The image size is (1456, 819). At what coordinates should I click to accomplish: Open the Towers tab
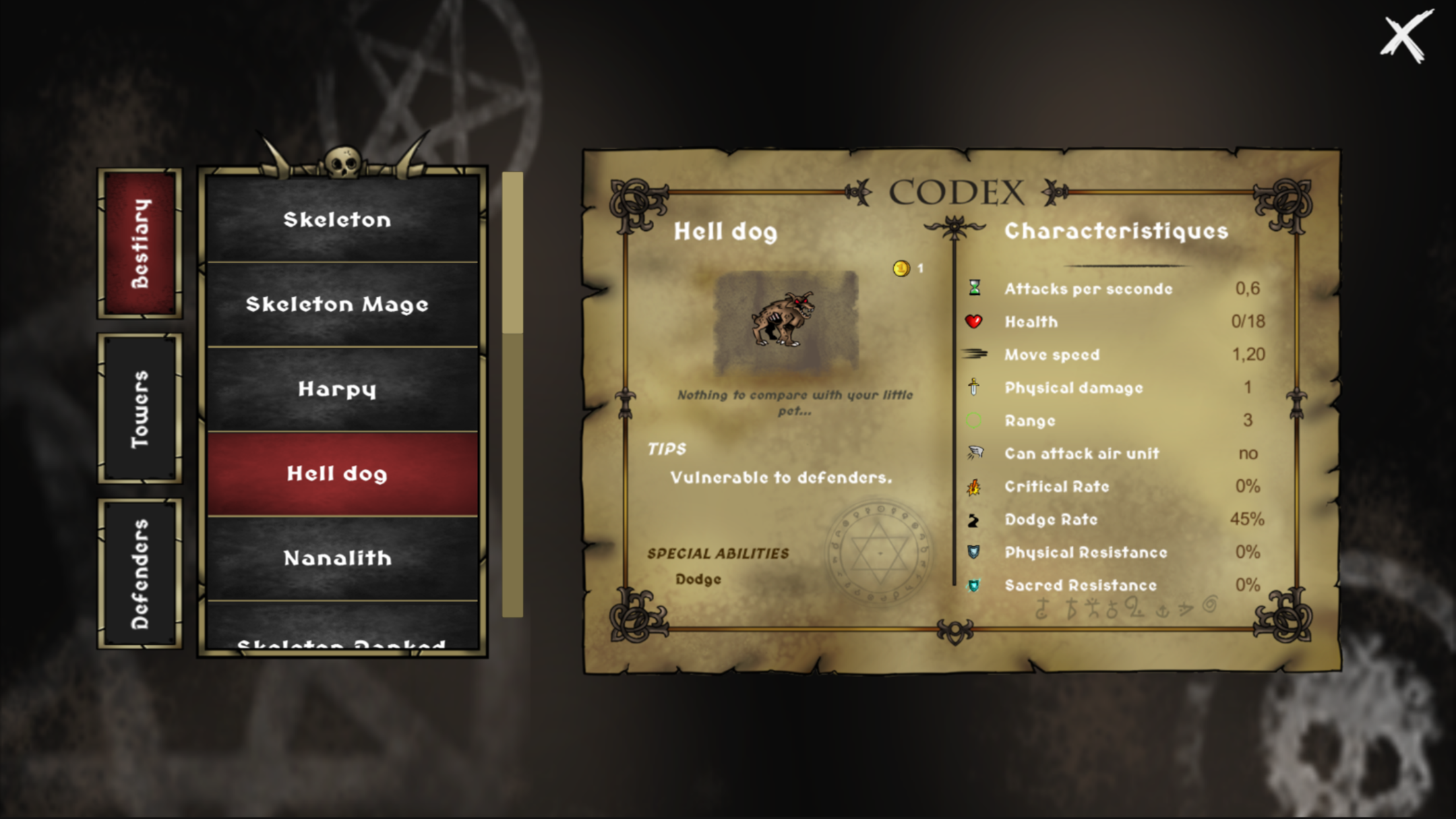coord(140,409)
